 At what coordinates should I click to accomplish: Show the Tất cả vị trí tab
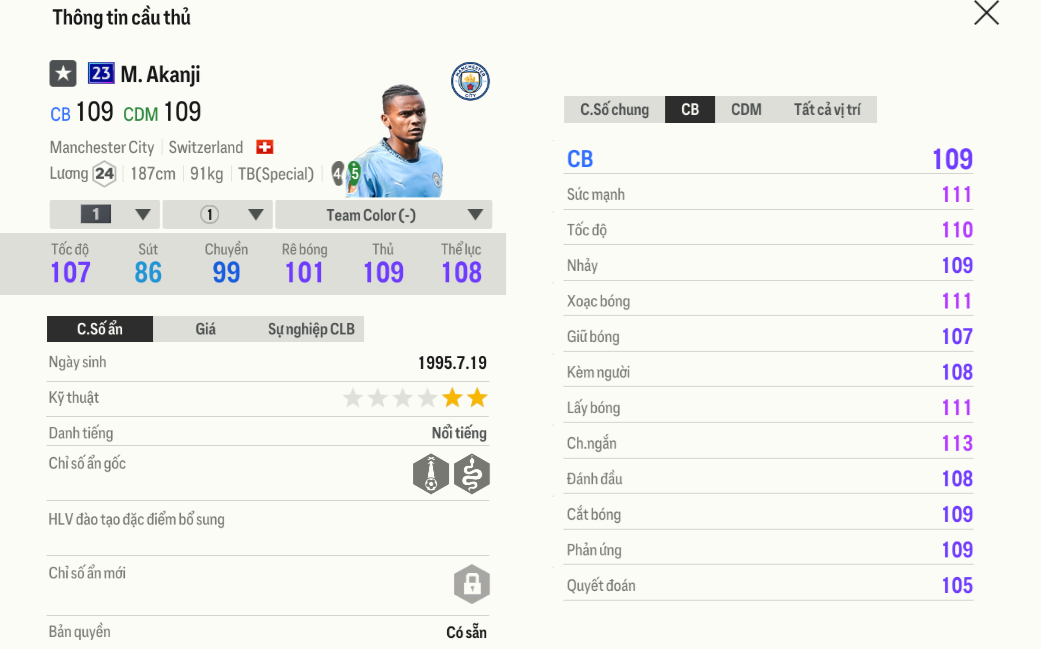point(827,110)
